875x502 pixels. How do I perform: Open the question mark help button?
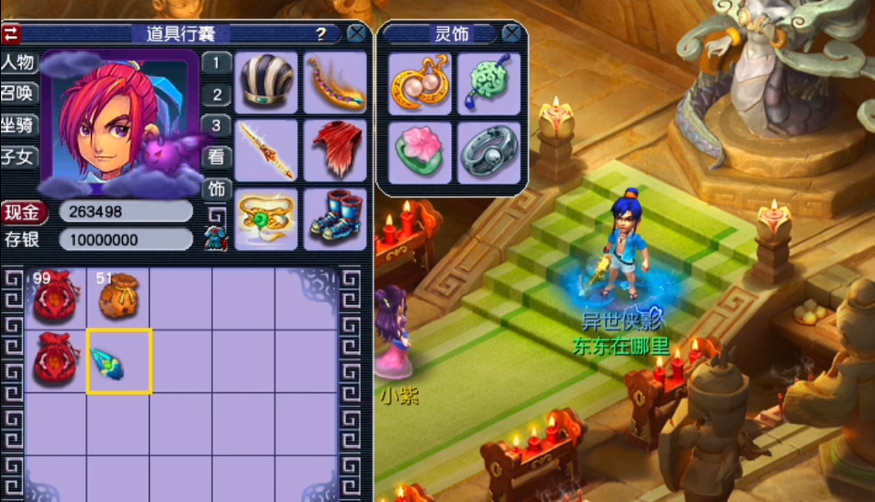pos(321,34)
